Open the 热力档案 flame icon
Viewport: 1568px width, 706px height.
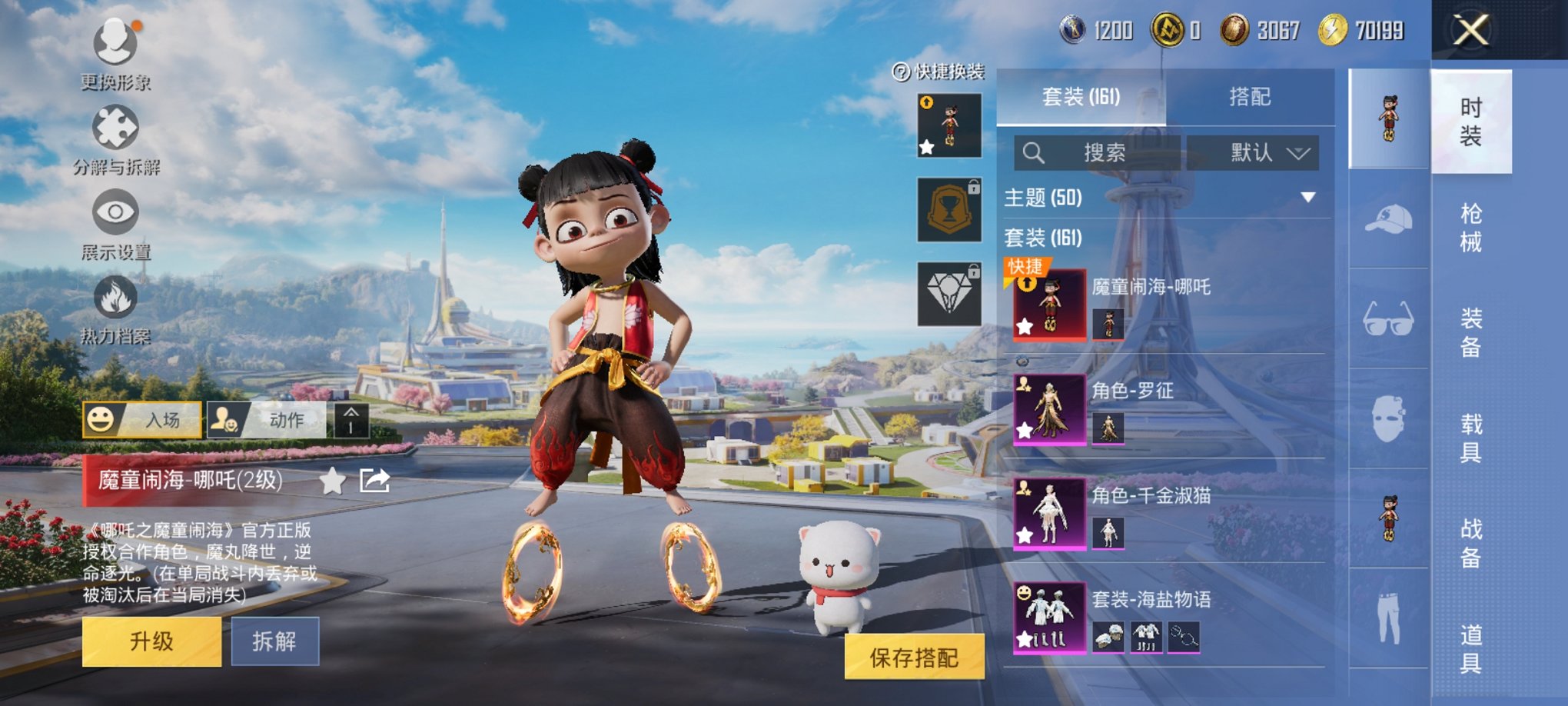click(x=115, y=298)
